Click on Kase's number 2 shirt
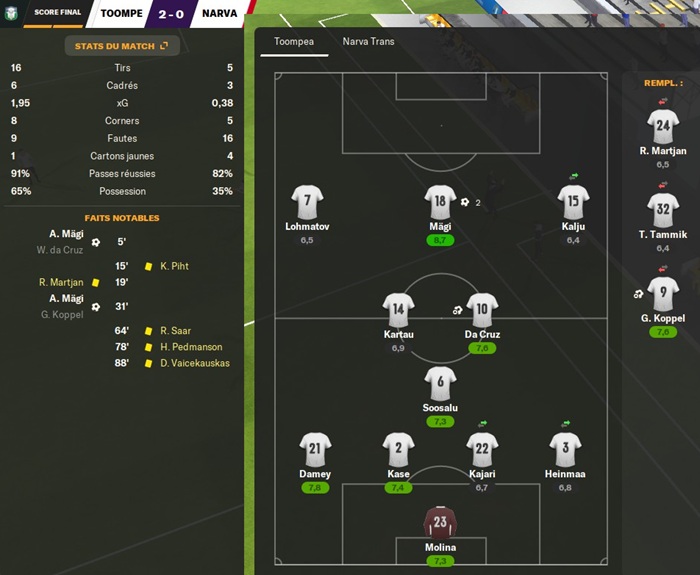The width and height of the screenshot is (700, 575). pos(398,450)
